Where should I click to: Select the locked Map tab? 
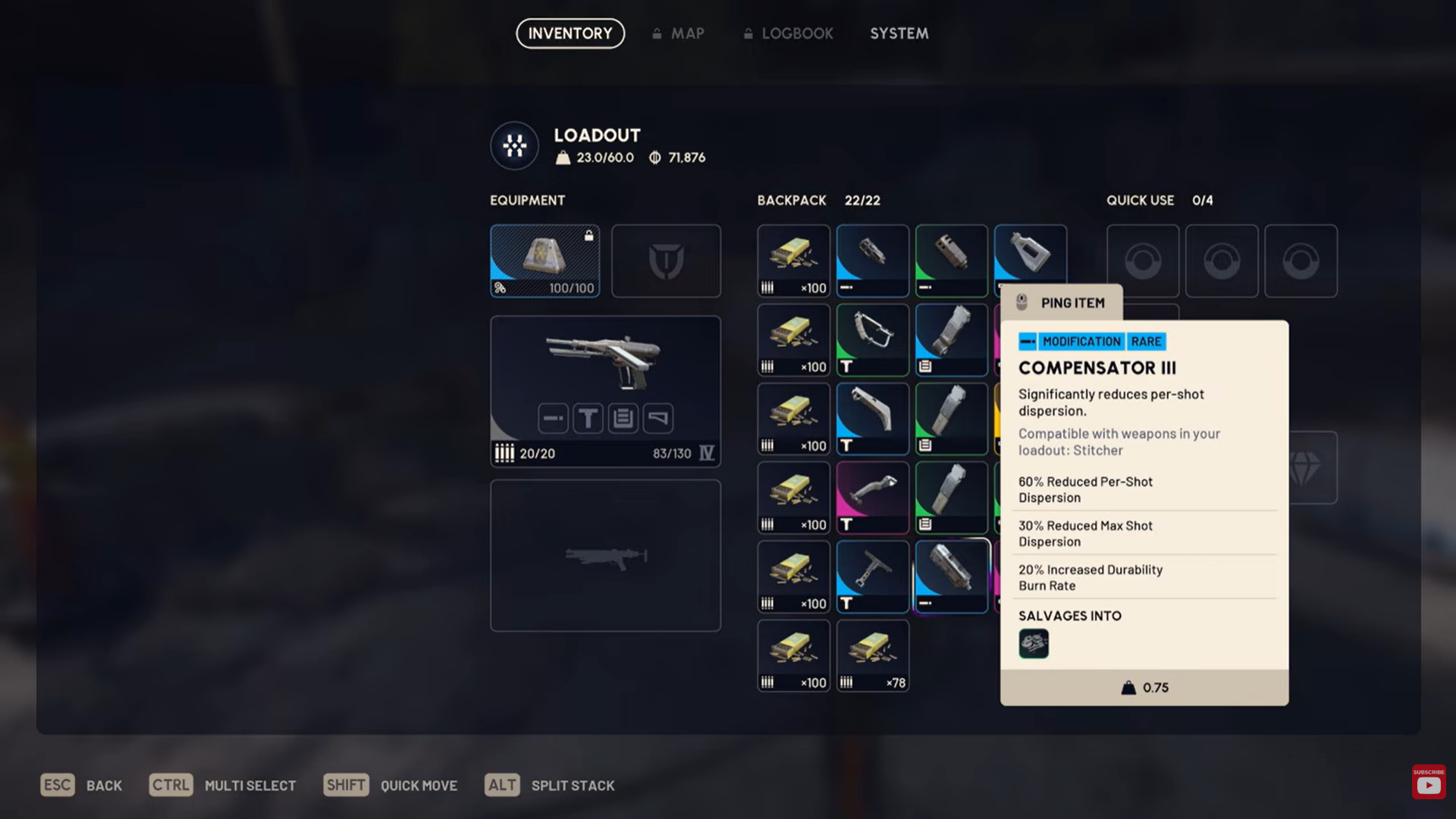(679, 33)
